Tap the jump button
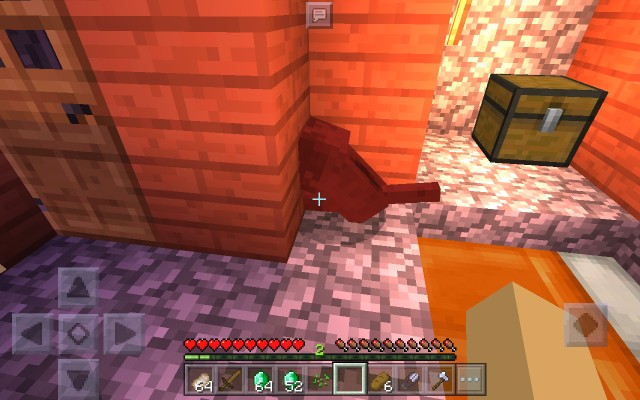Image resolution: width=640 pixels, height=400 pixels. 585,326
